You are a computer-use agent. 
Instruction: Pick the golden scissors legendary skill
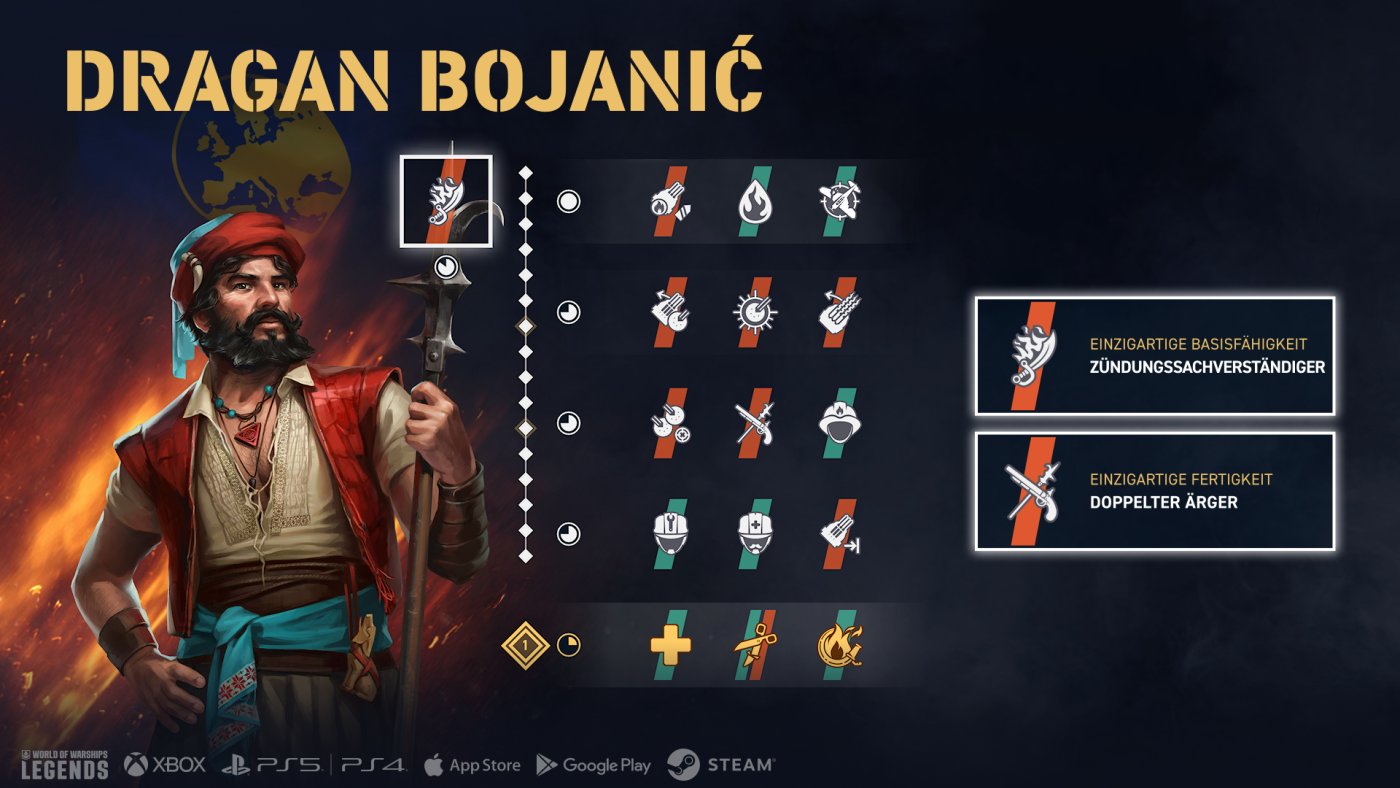pos(755,645)
